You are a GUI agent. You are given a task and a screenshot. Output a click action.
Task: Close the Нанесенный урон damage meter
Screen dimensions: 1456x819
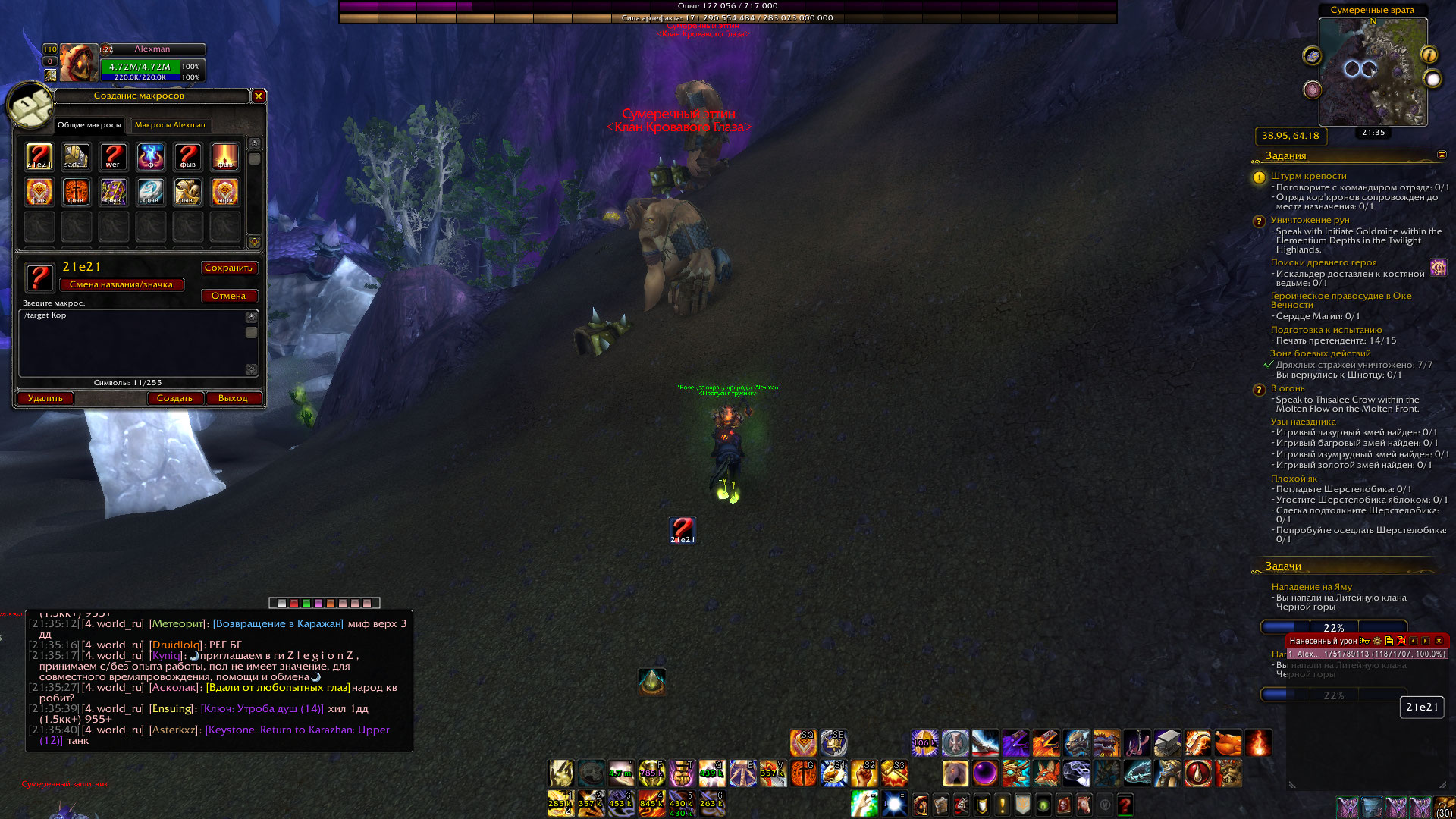pos(1439,641)
